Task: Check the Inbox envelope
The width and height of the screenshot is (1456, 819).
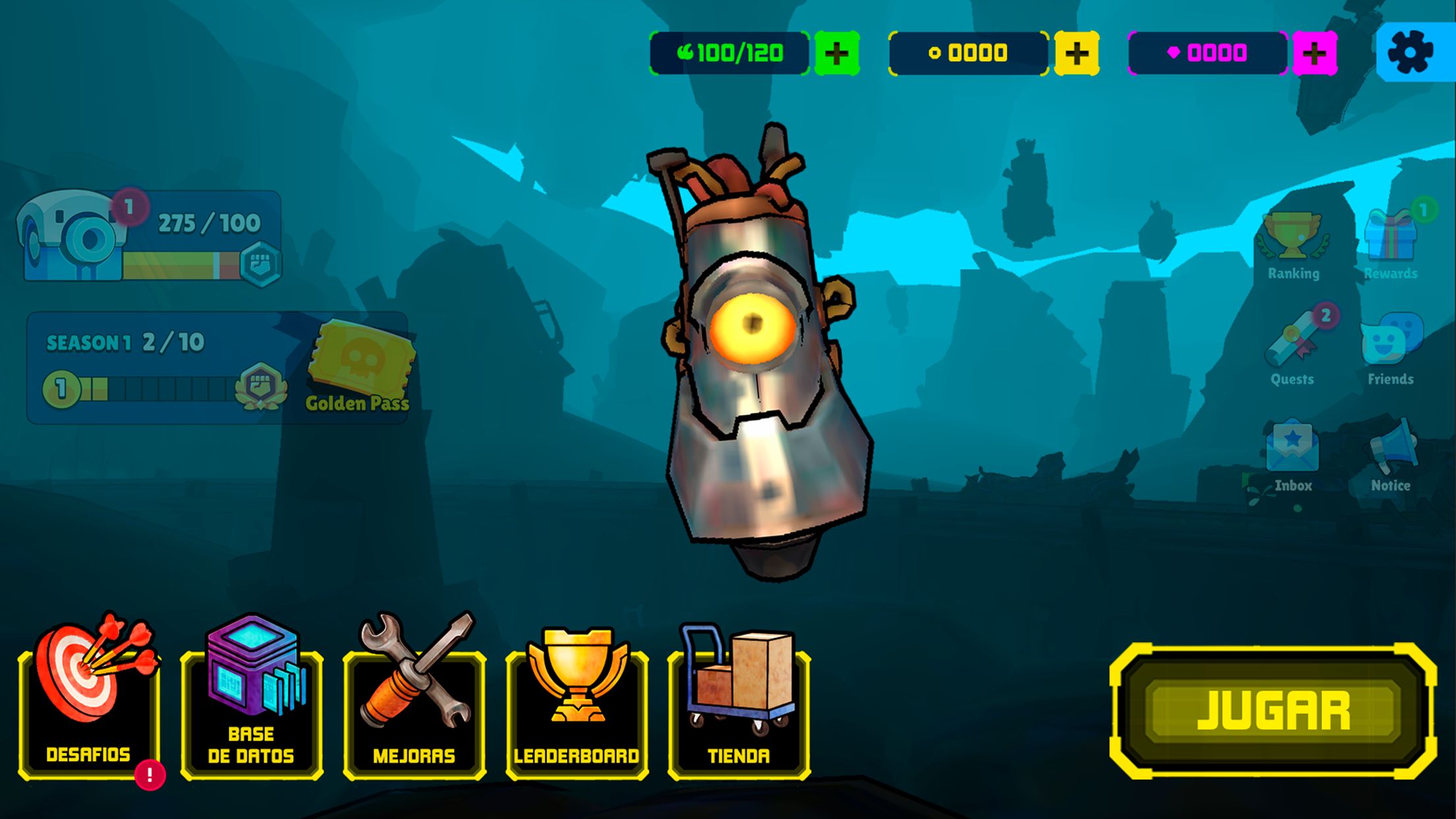Action: [x=1292, y=455]
